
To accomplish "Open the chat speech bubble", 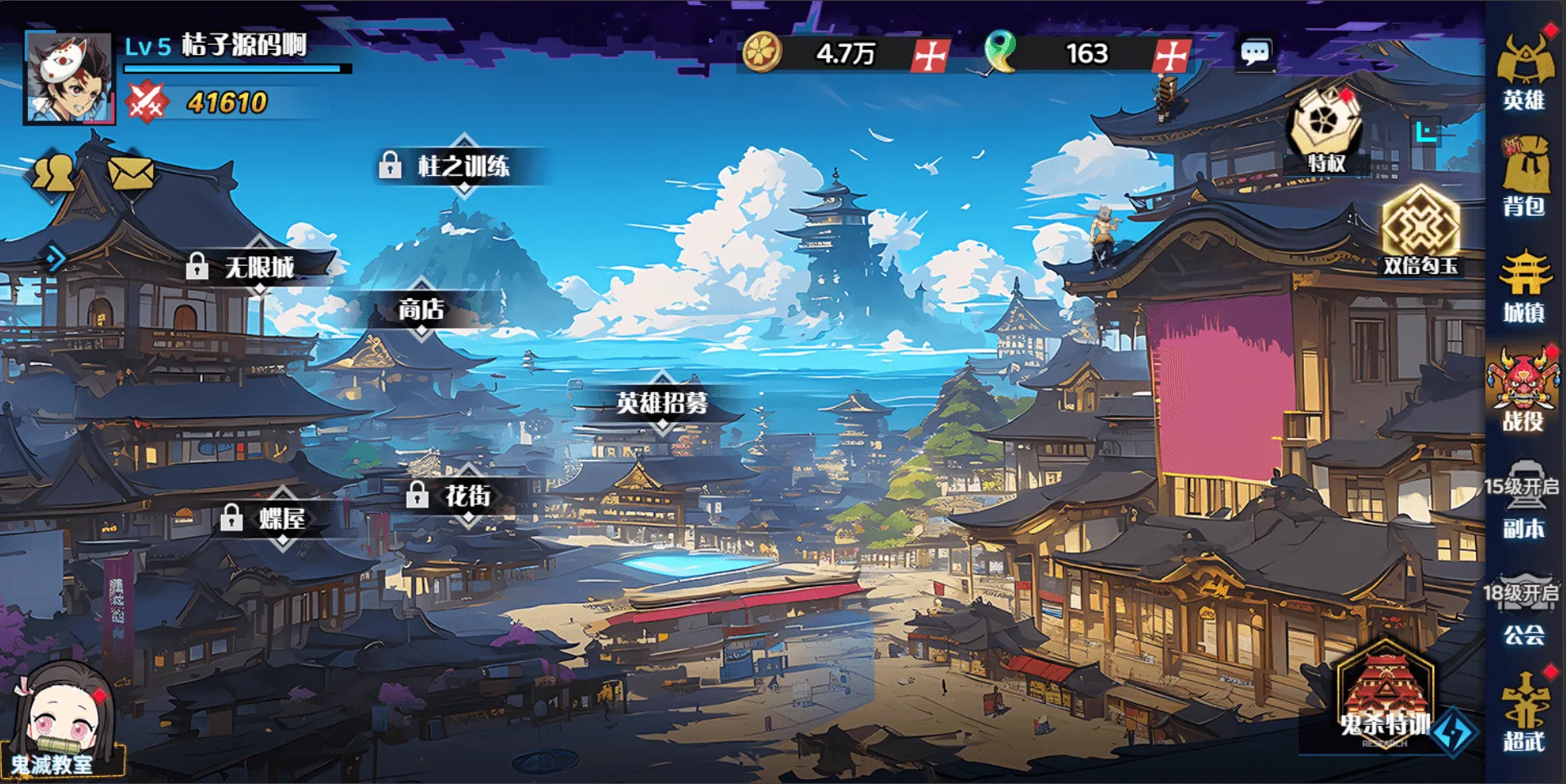I will tap(1255, 54).
